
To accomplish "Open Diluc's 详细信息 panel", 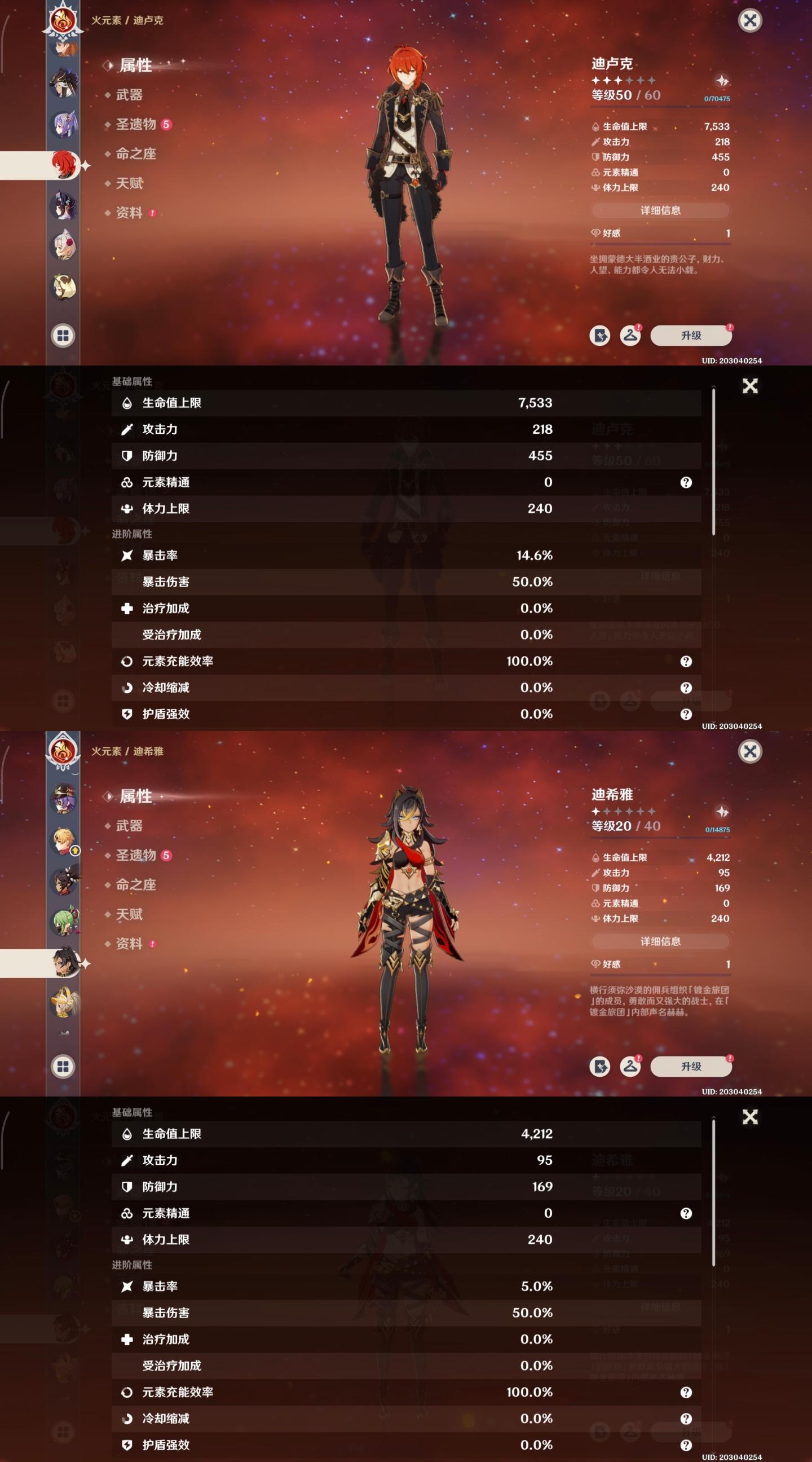I will [x=660, y=210].
